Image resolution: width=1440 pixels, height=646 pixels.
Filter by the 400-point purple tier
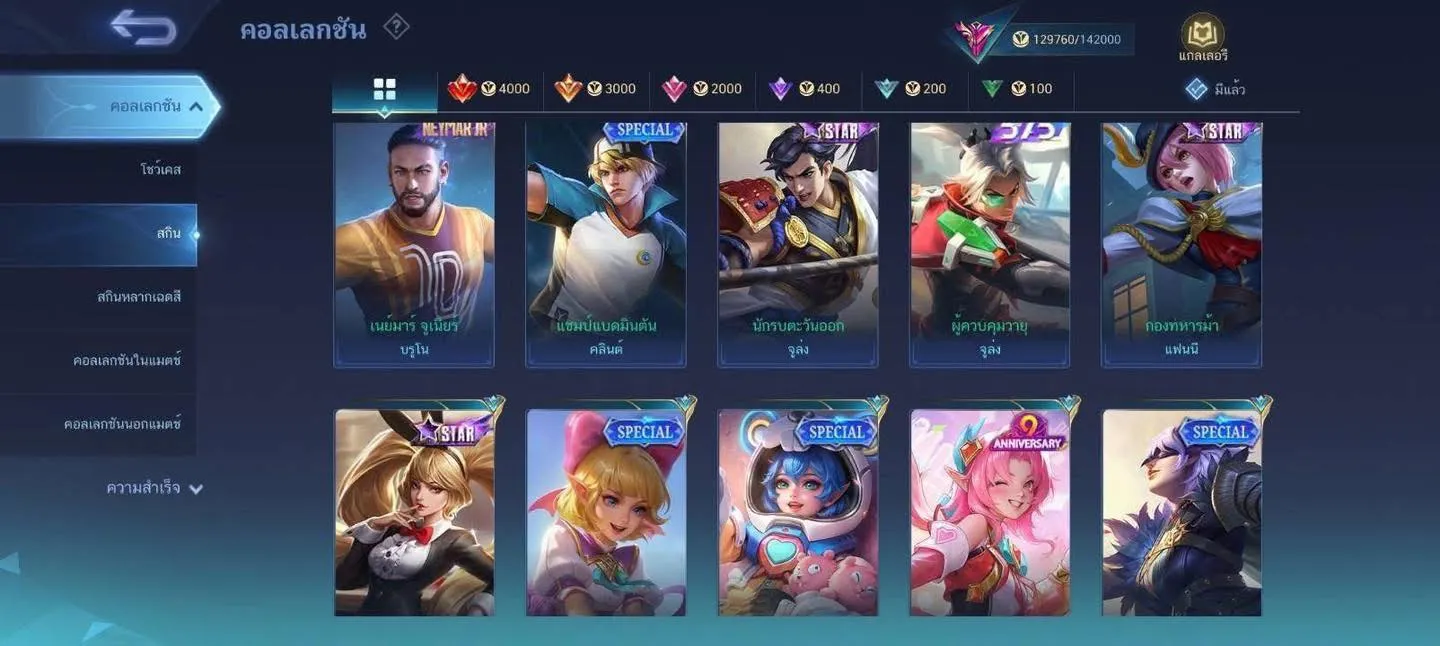coord(805,89)
